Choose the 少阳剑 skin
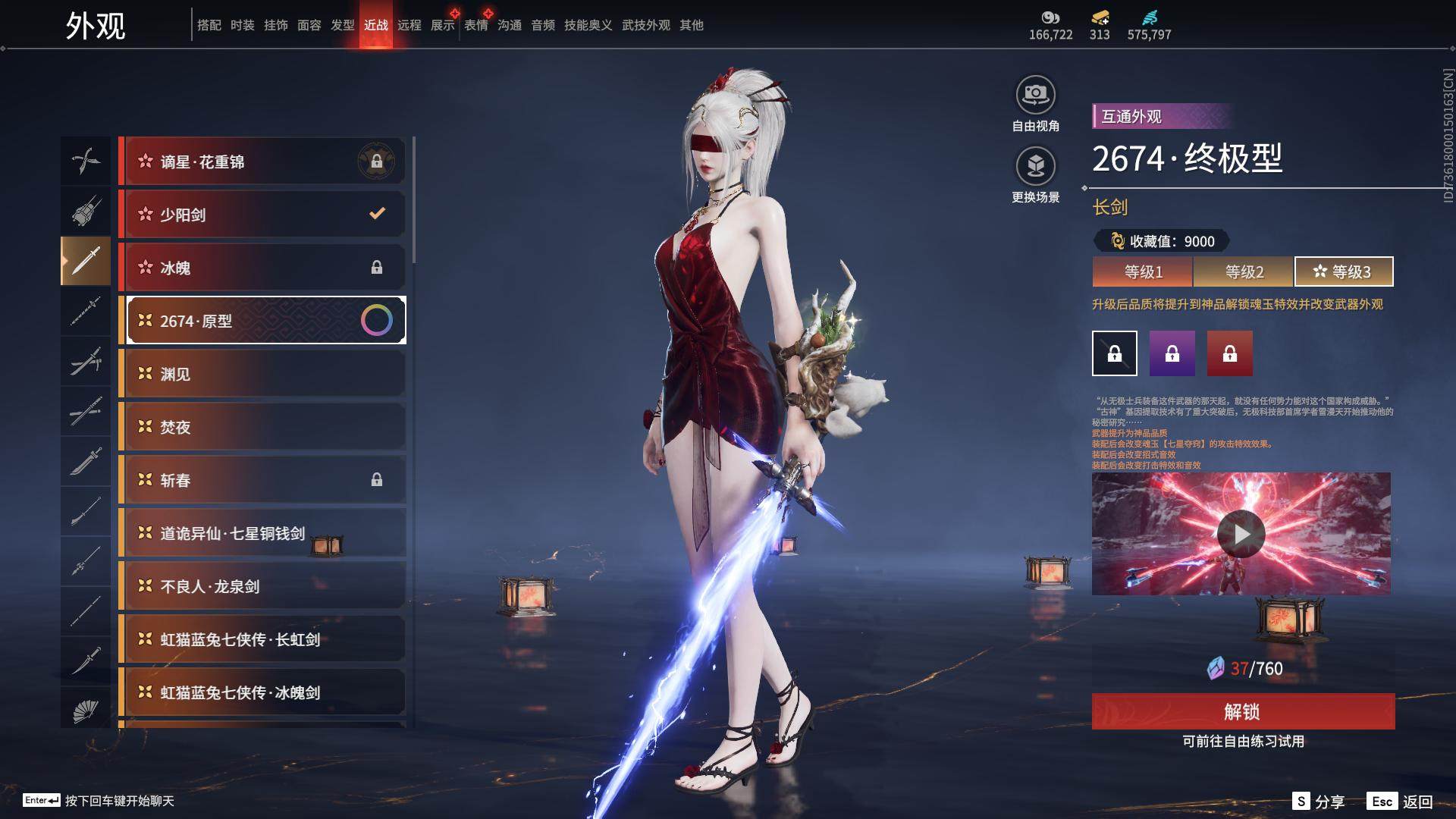 [262, 215]
